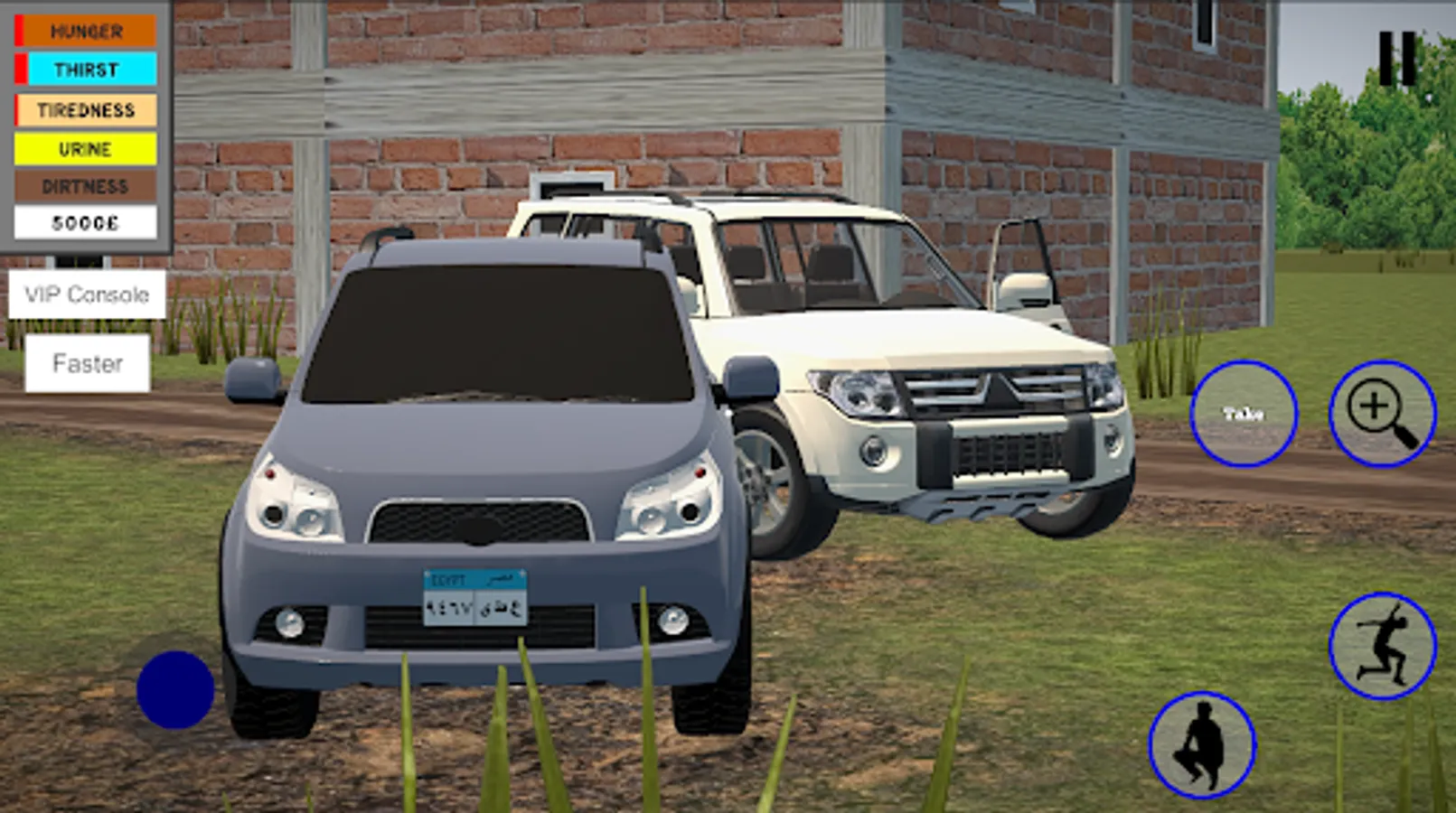Tap the HUNGER status meter icon
This screenshot has width=1456, height=813.
[86, 32]
